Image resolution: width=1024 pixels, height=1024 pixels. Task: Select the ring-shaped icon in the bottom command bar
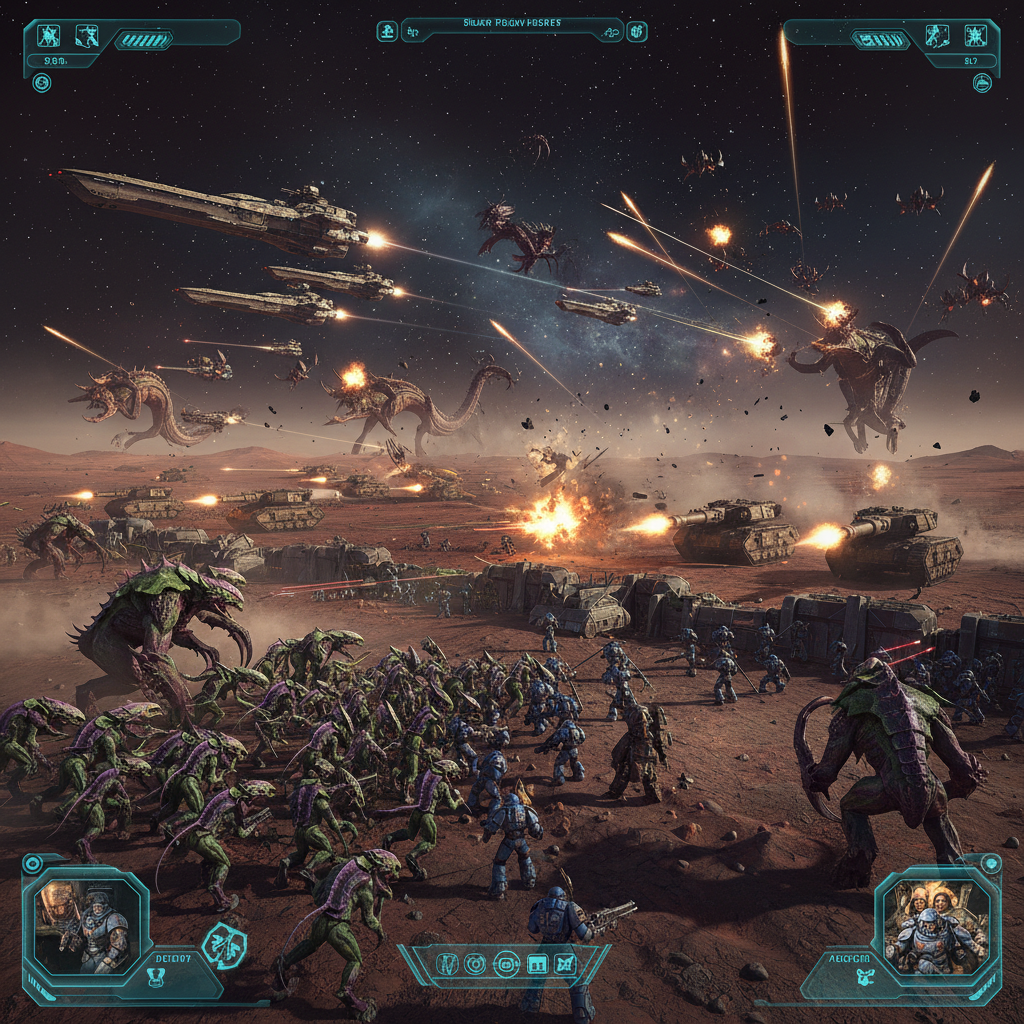click(x=475, y=964)
